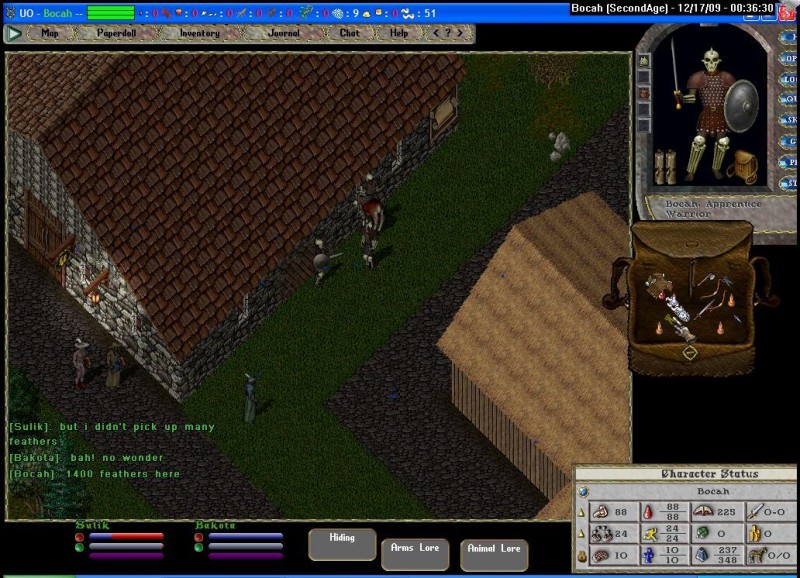
Task: Select the Help menu button
Action: point(399,33)
